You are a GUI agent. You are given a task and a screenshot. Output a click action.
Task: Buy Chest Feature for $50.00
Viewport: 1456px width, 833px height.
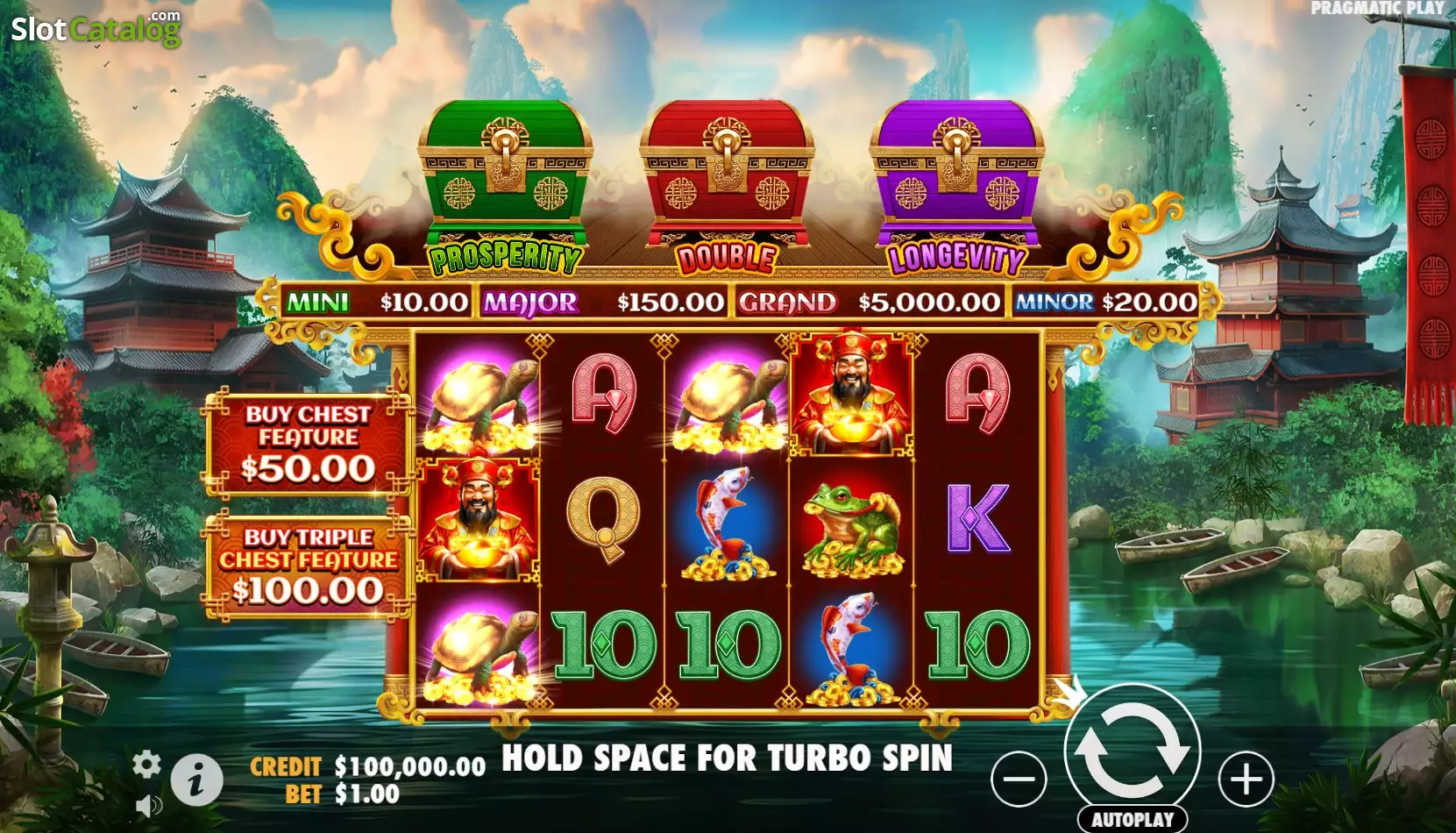point(308,444)
